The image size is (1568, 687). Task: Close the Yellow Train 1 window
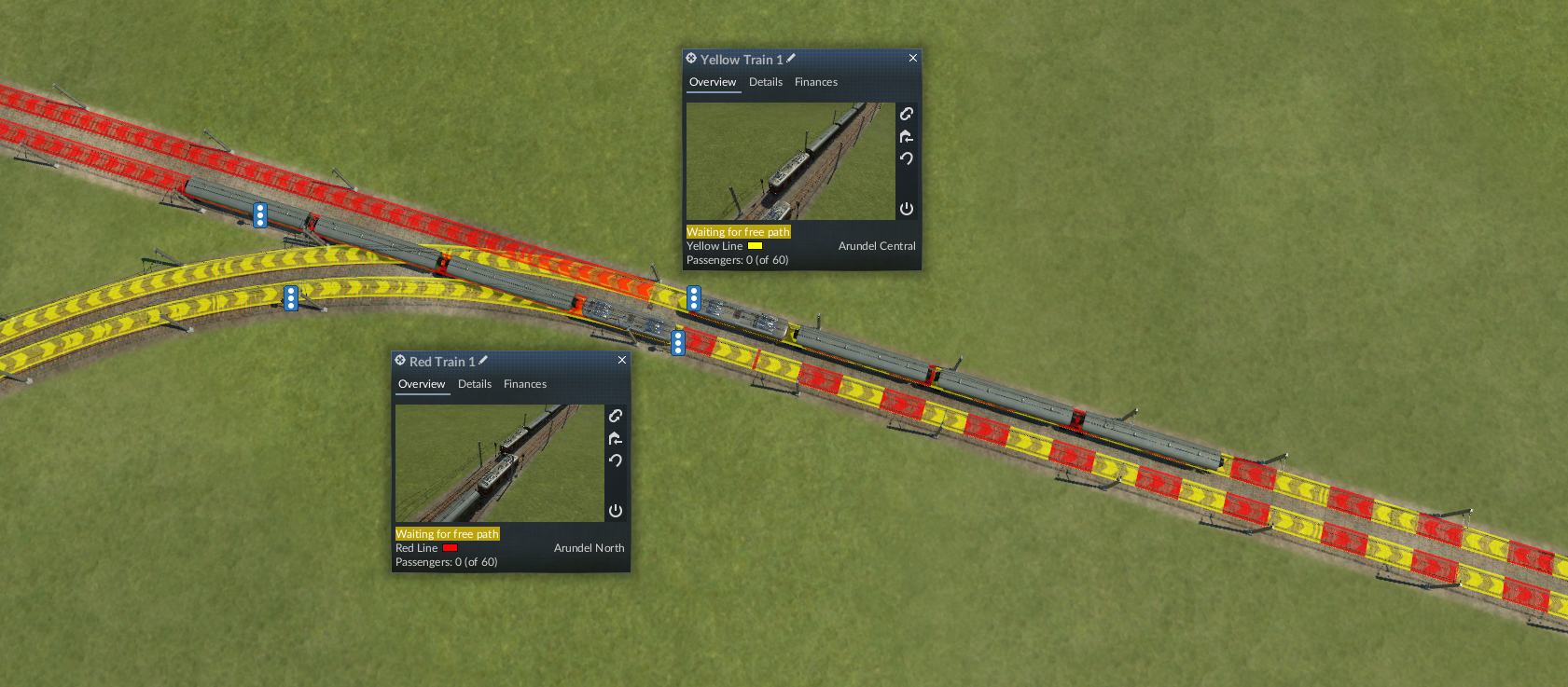click(x=913, y=59)
